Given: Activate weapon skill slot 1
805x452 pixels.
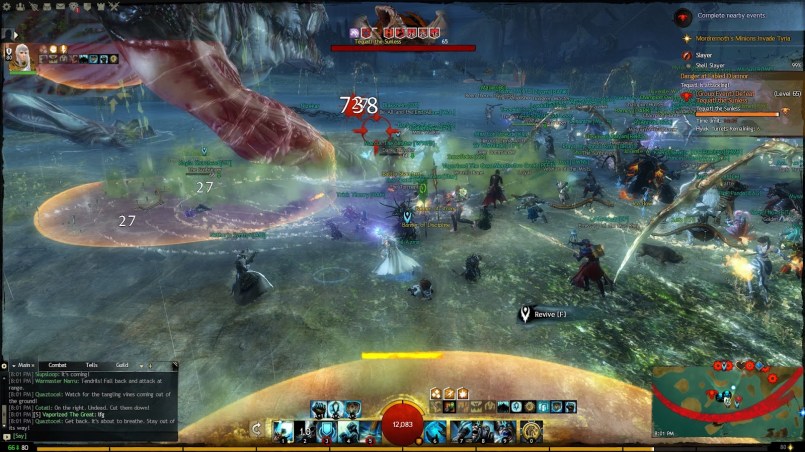Looking at the screenshot, I should (283, 431).
